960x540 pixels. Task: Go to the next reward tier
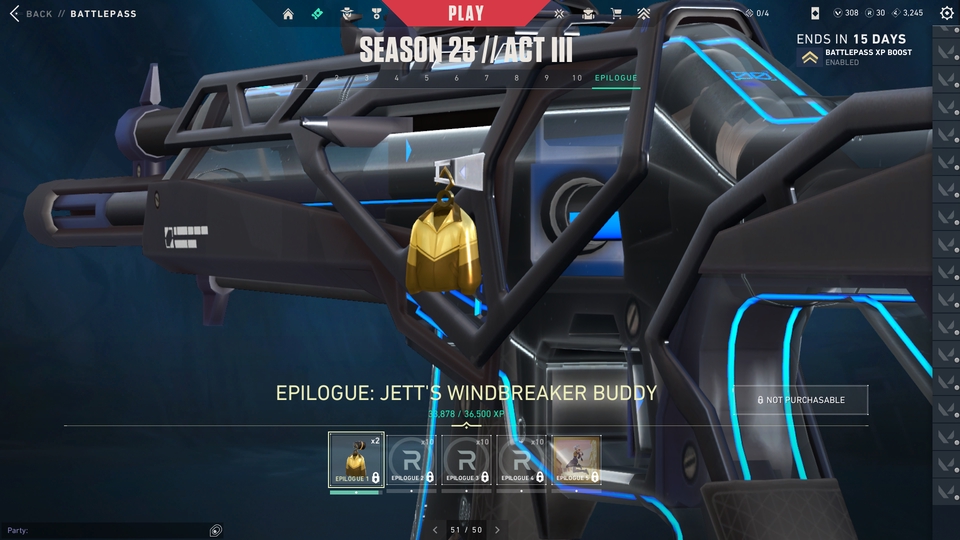[x=497, y=530]
